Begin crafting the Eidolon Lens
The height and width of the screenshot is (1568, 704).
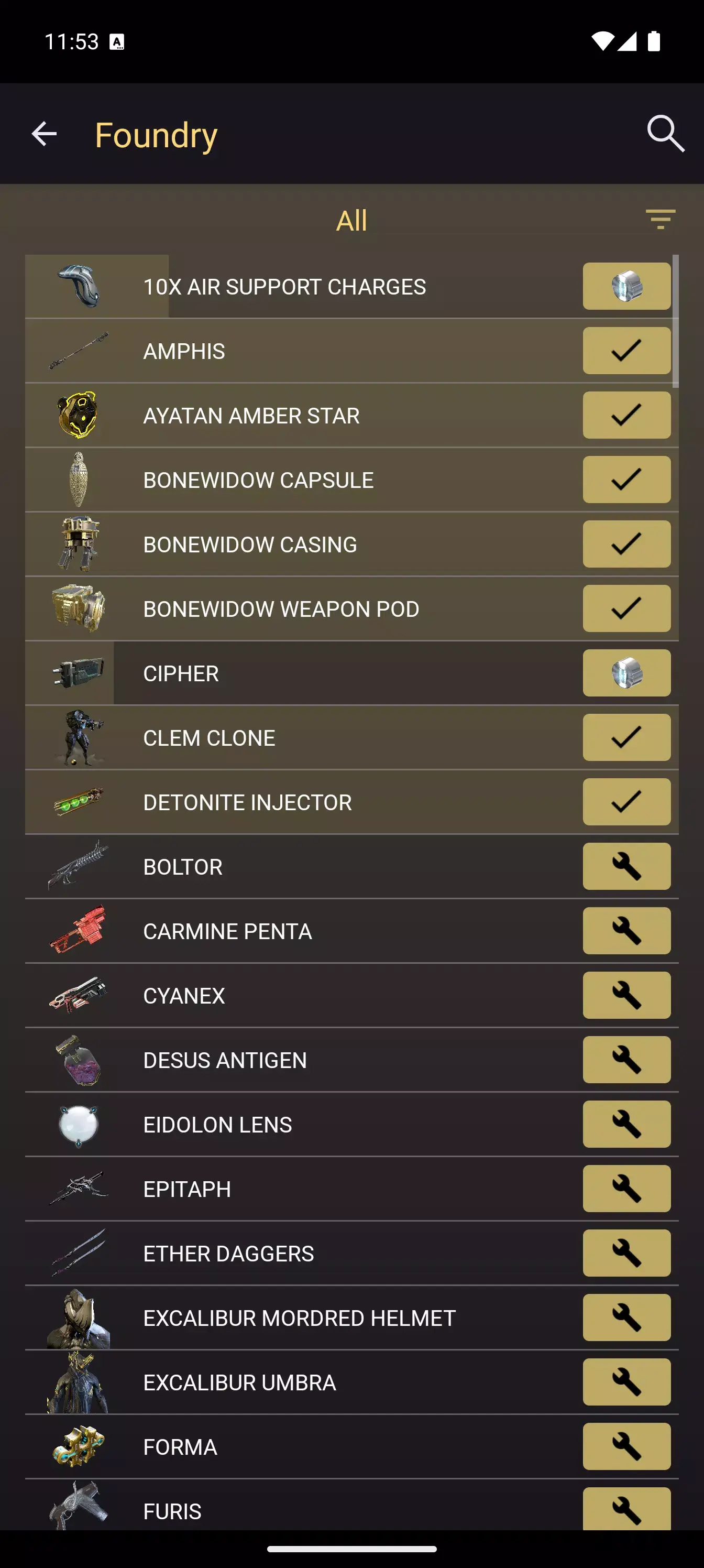pyautogui.click(x=626, y=1124)
